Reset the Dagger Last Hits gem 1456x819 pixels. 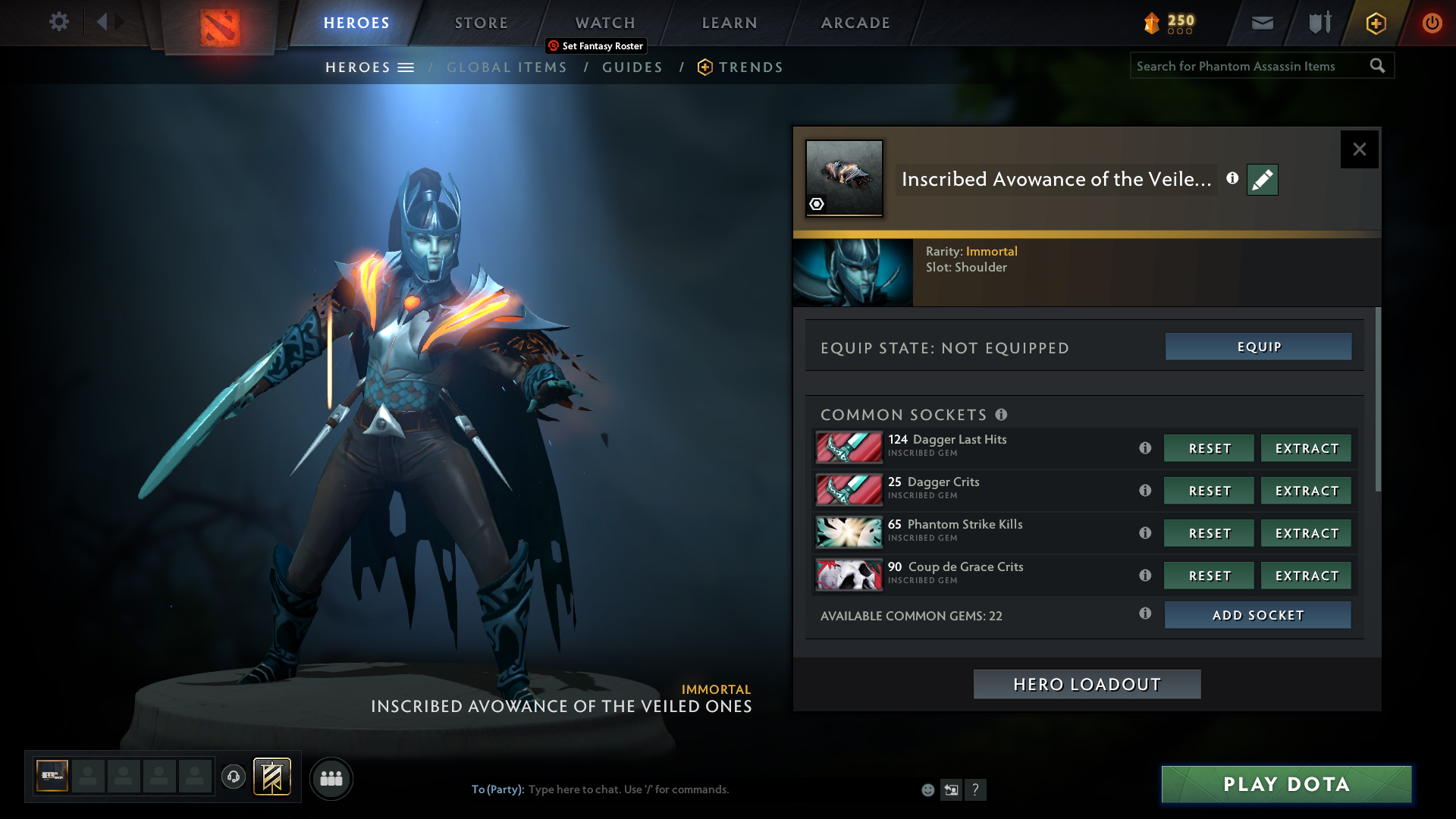1209,448
